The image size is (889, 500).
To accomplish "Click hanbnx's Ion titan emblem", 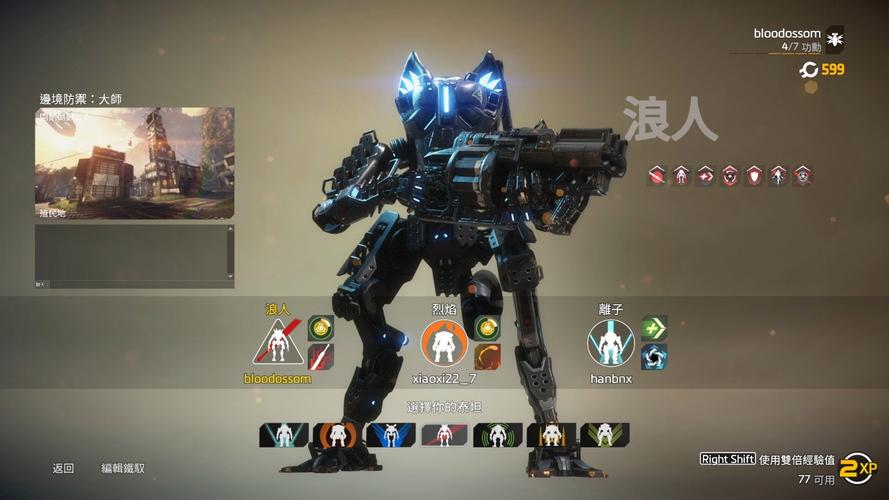I will [x=611, y=343].
